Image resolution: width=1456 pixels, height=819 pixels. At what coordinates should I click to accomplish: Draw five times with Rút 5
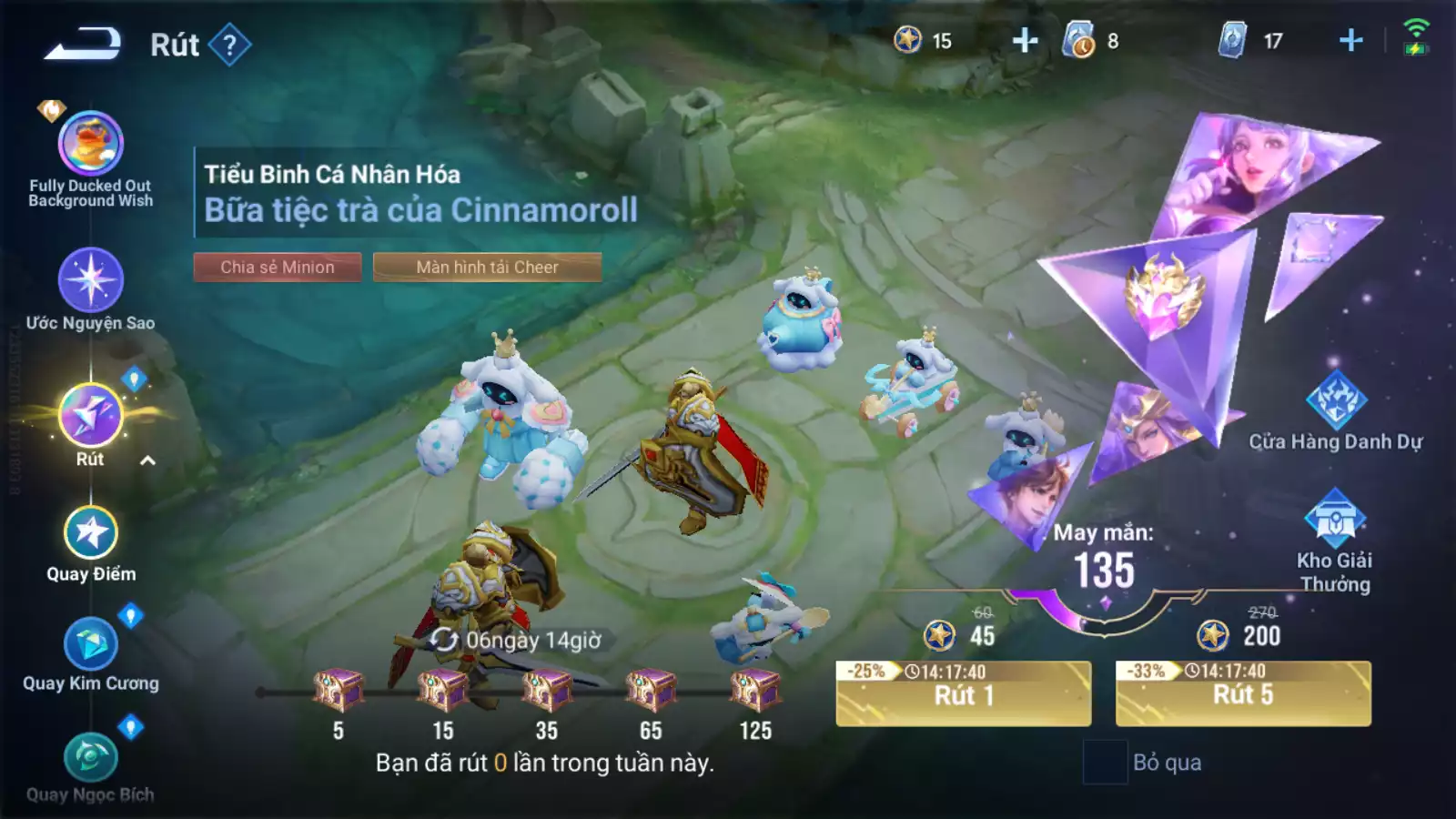pos(1243,694)
